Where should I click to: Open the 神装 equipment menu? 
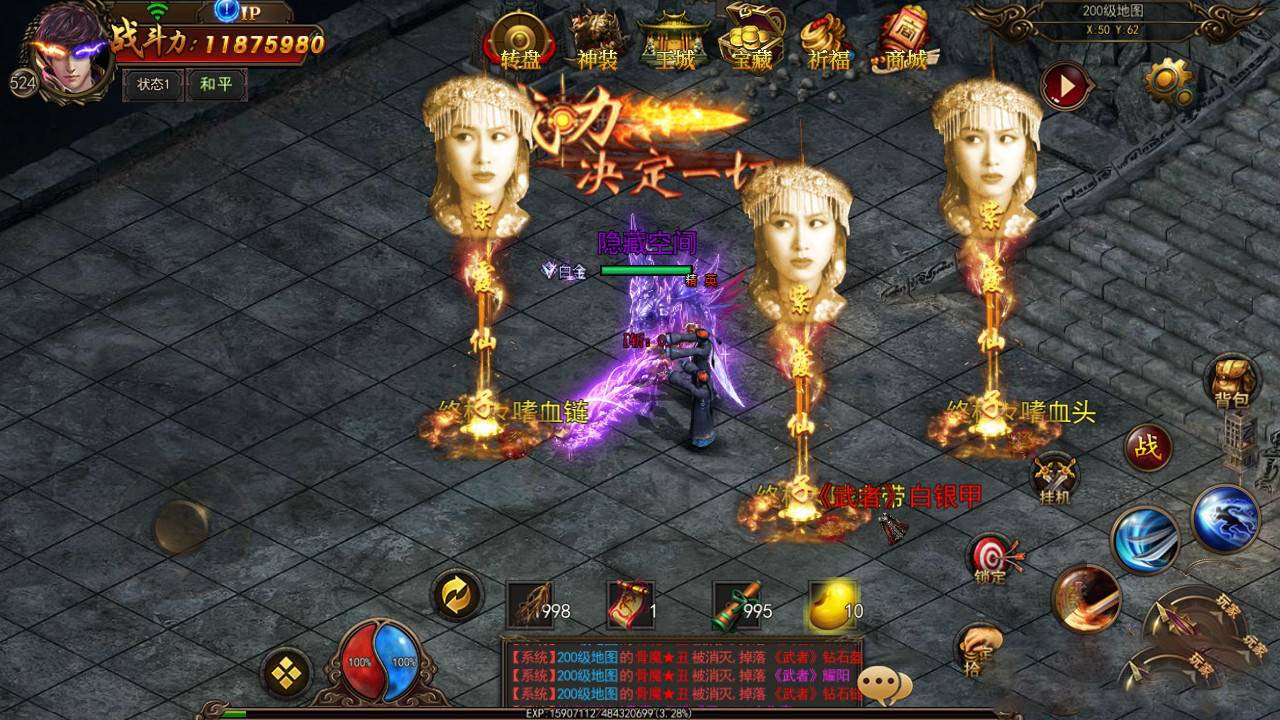(x=598, y=40)
